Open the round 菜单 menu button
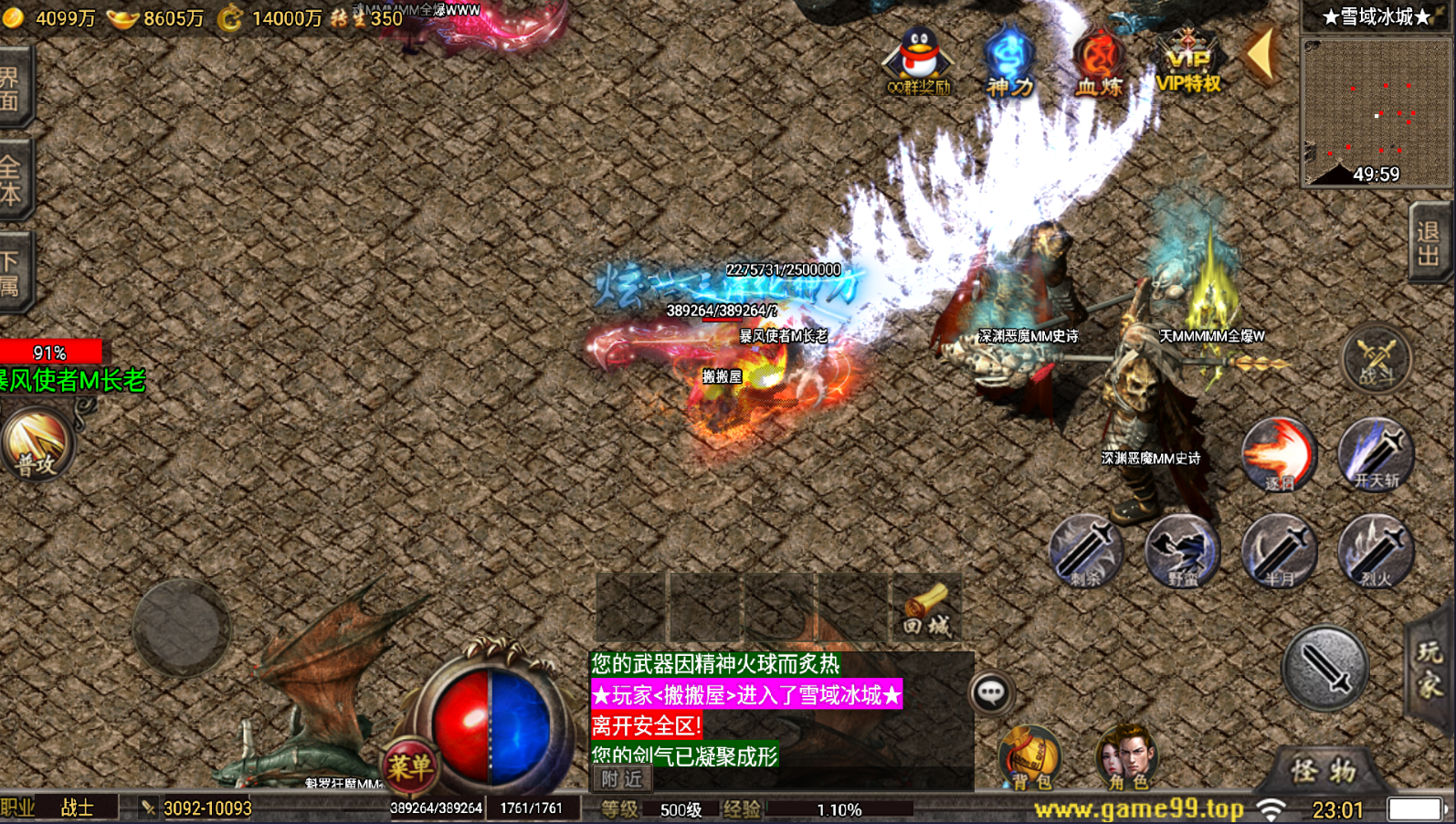1456x824 pixels. pos(408,766)
